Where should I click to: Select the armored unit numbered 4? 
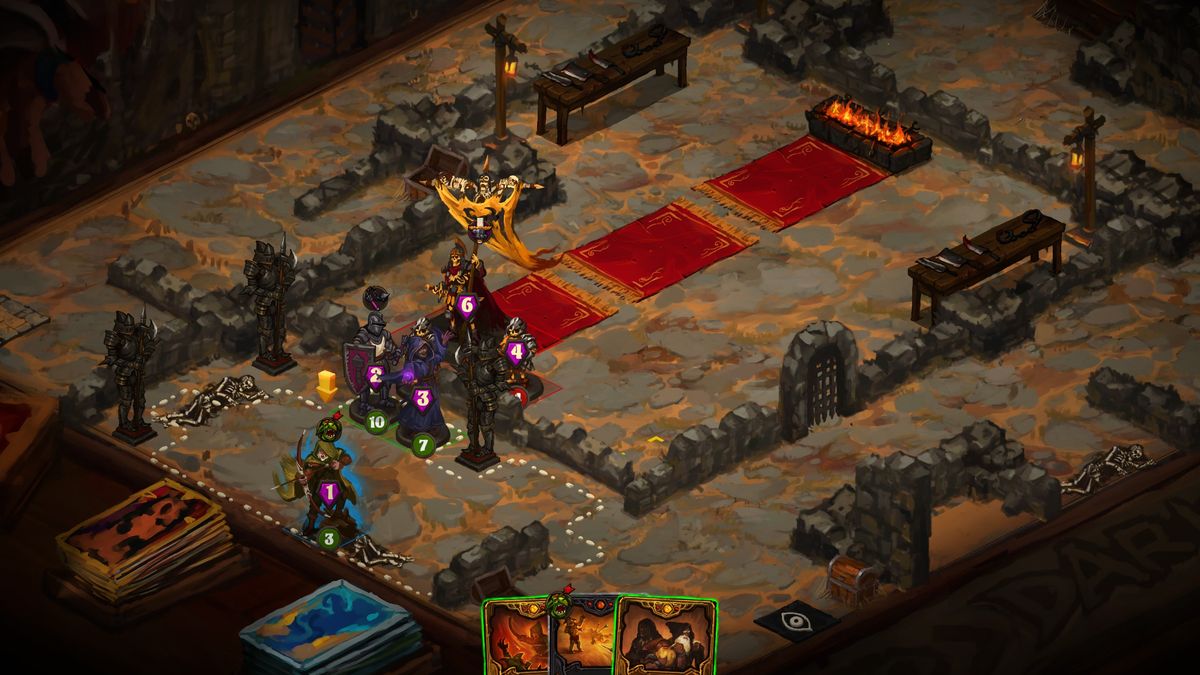(516, 352)
